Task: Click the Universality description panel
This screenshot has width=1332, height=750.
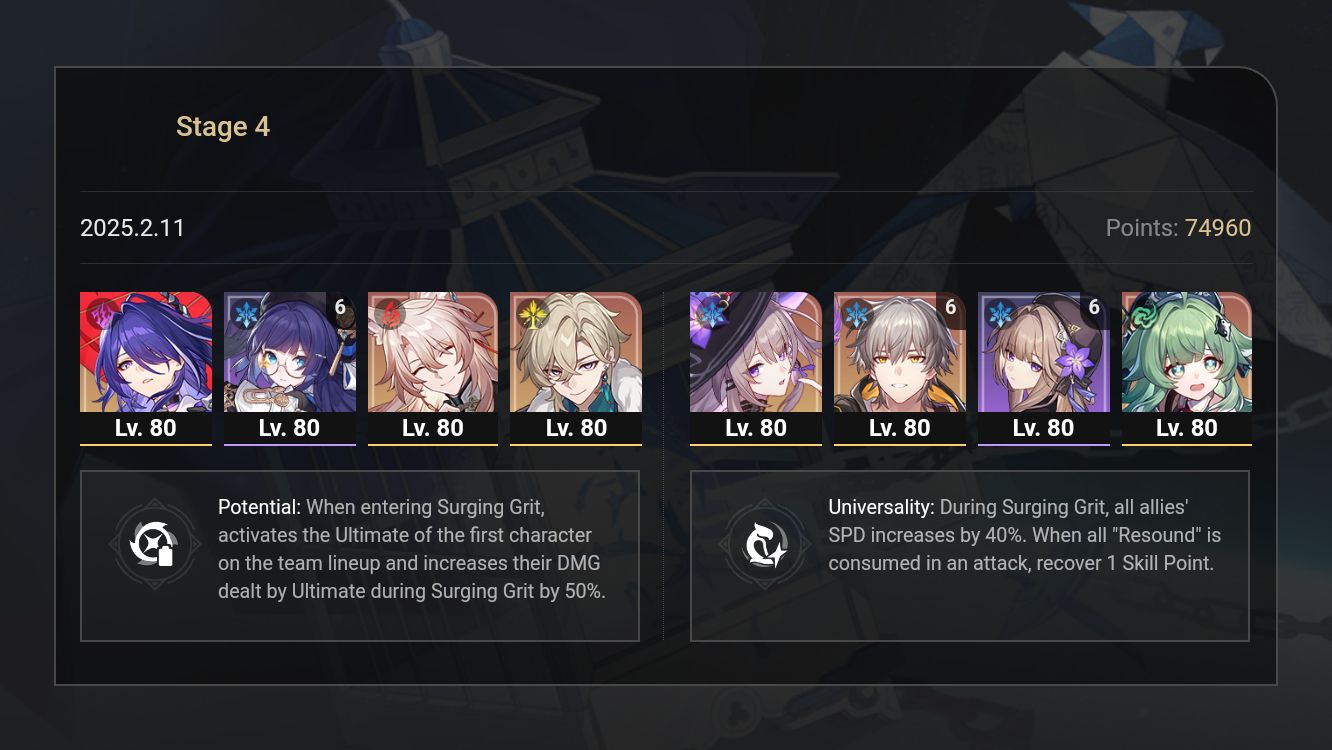Action: 970,555
